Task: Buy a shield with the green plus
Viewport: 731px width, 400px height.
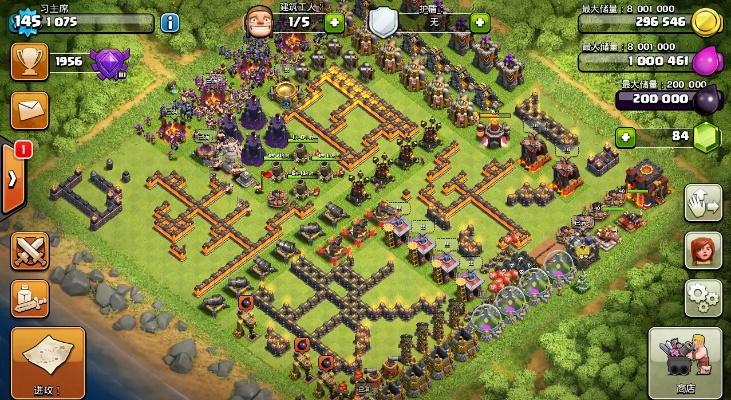Action: [480, 21]
